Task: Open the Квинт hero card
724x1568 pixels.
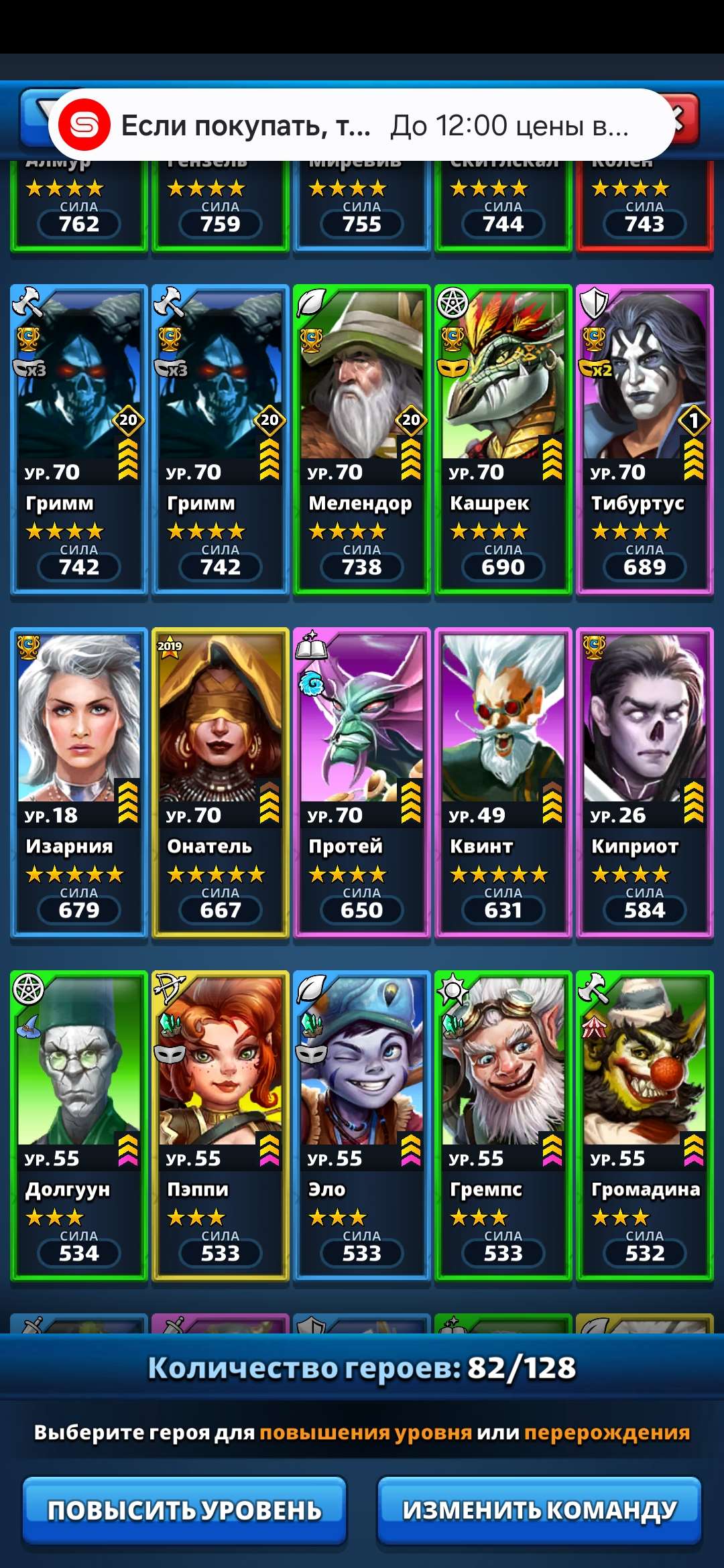Action: (503, 783)
